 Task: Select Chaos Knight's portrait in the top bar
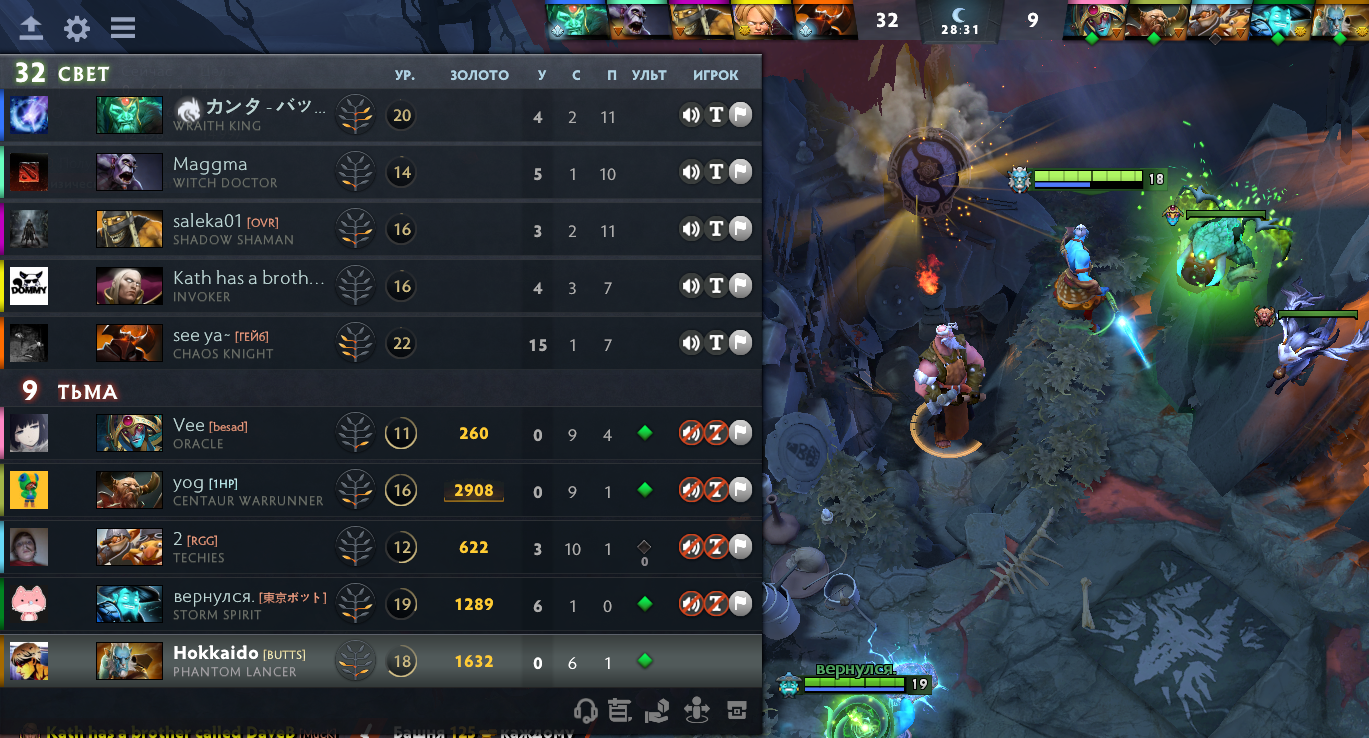(824, 20)
